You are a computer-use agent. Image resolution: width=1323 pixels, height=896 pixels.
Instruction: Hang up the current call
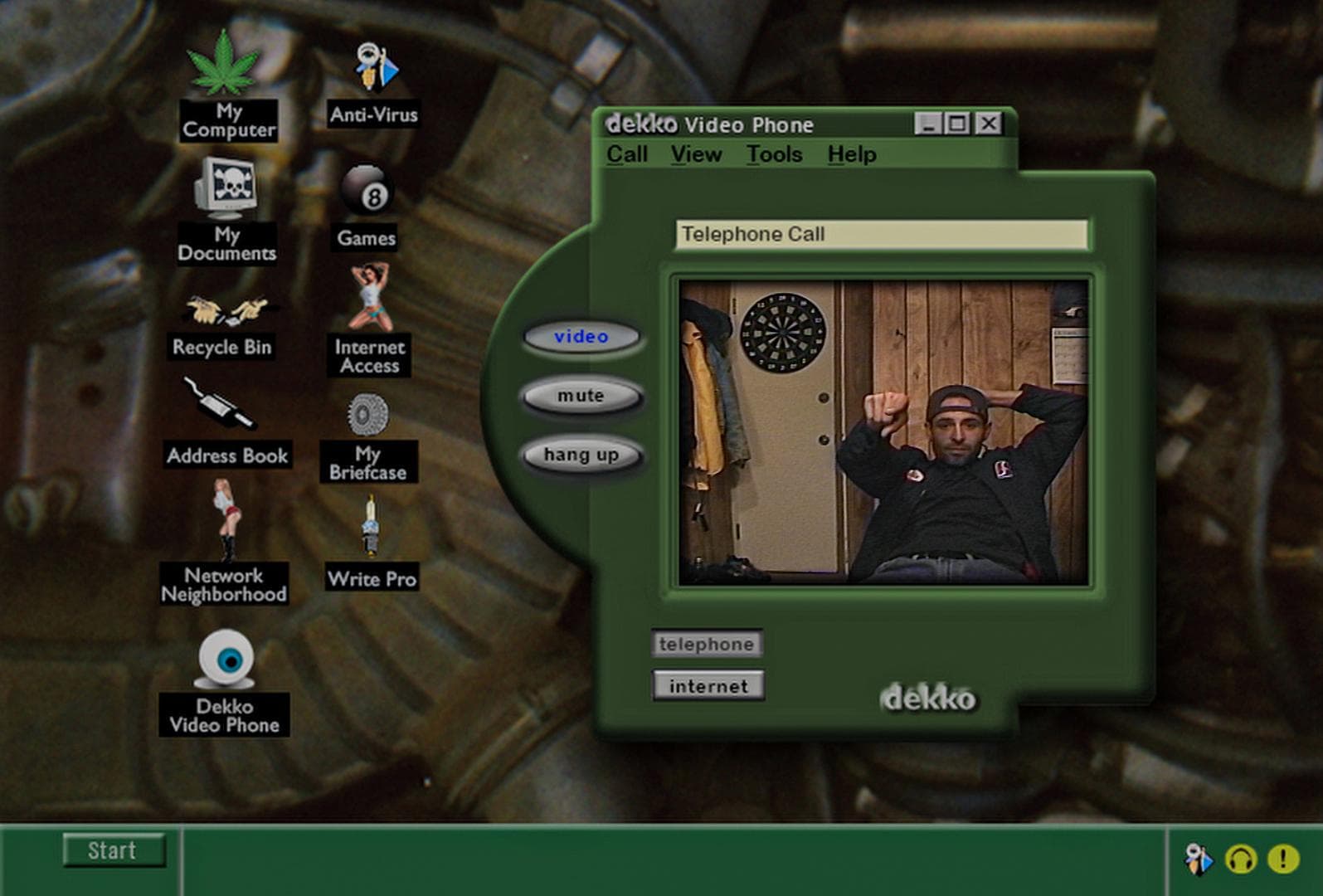pos(581,455)
